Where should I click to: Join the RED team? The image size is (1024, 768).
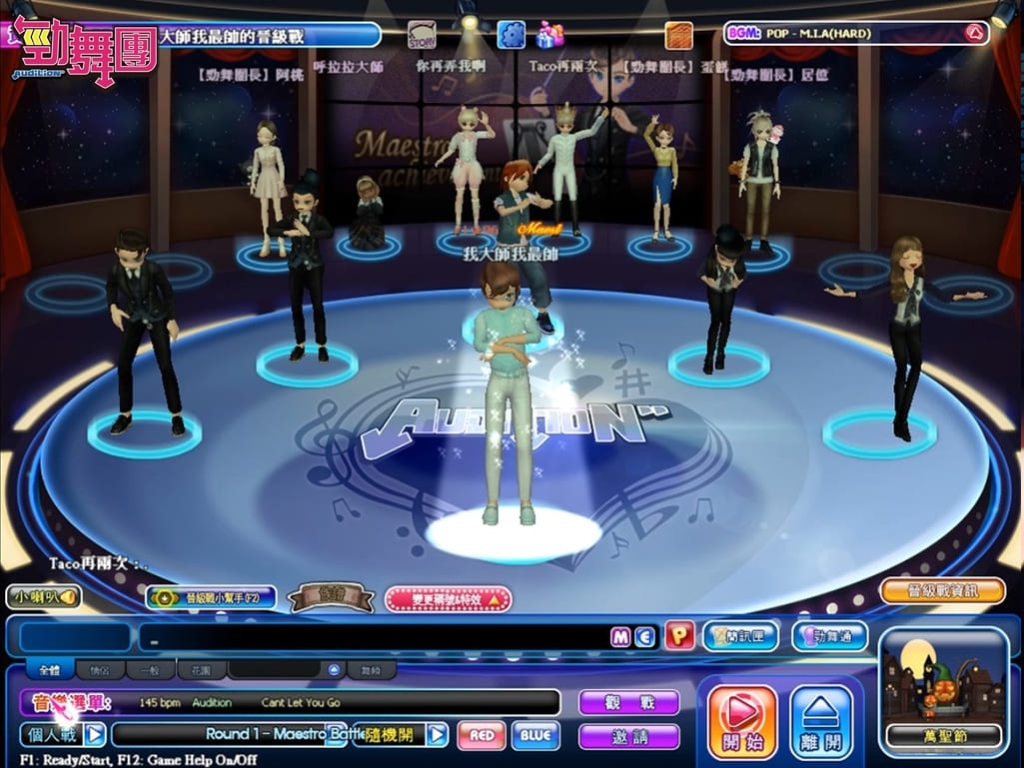point(481,735)
